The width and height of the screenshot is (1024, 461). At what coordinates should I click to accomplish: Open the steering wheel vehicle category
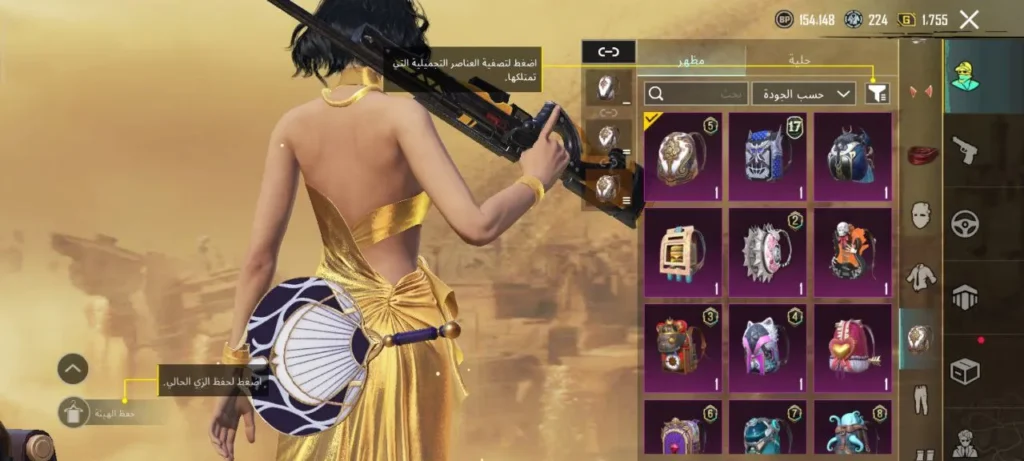click(965, 223)
